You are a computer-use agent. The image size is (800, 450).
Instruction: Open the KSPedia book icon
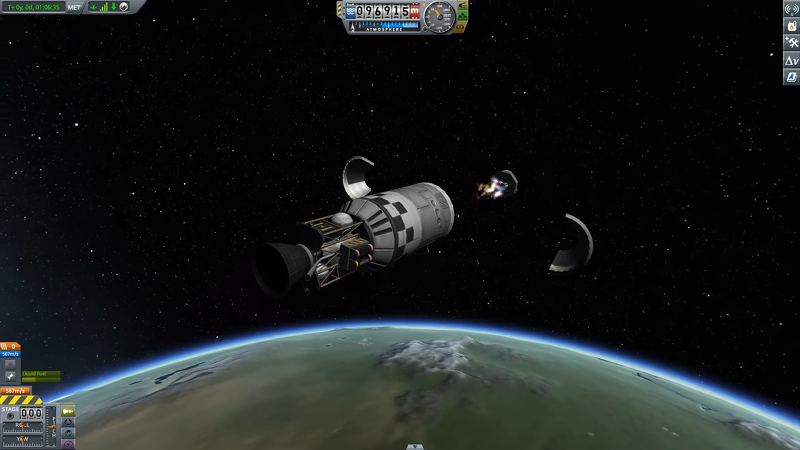point(790,77)
